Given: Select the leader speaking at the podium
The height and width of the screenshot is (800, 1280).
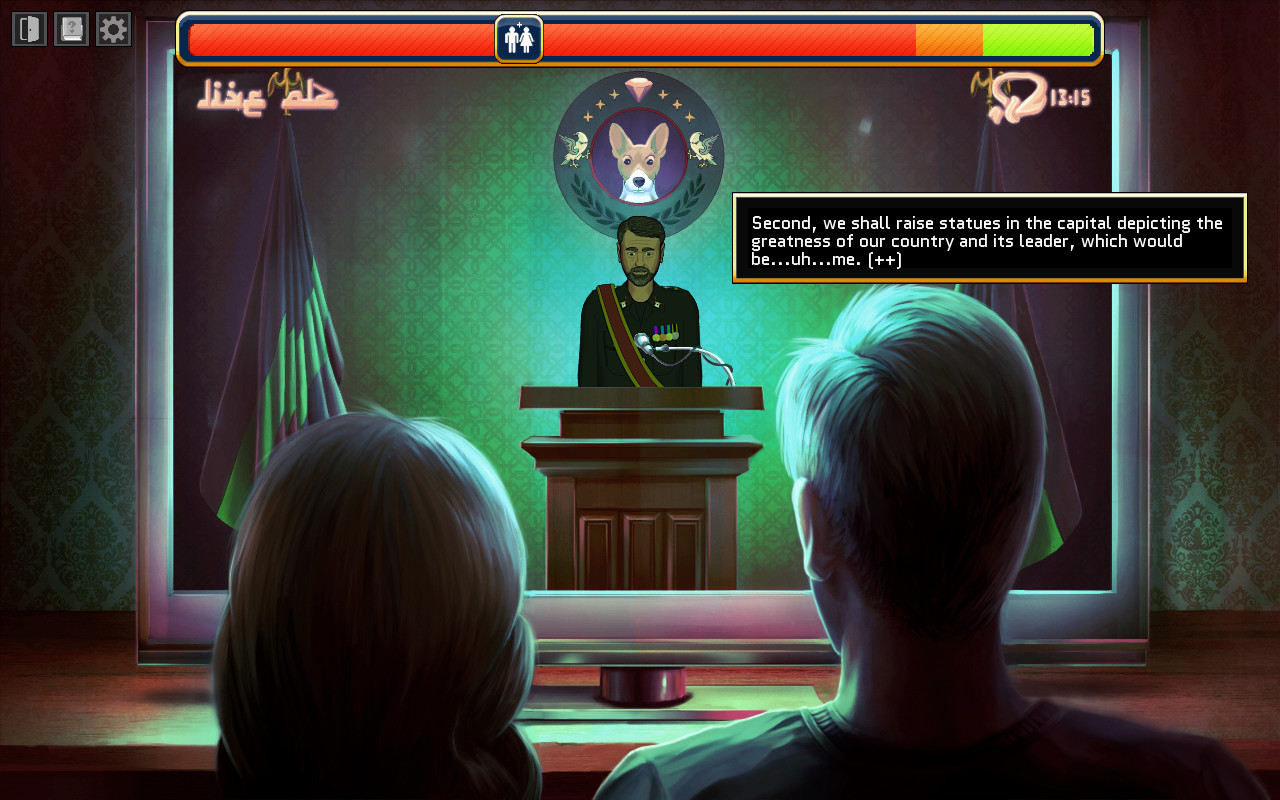Looking at the screenshot, I should tap(640, 260).
